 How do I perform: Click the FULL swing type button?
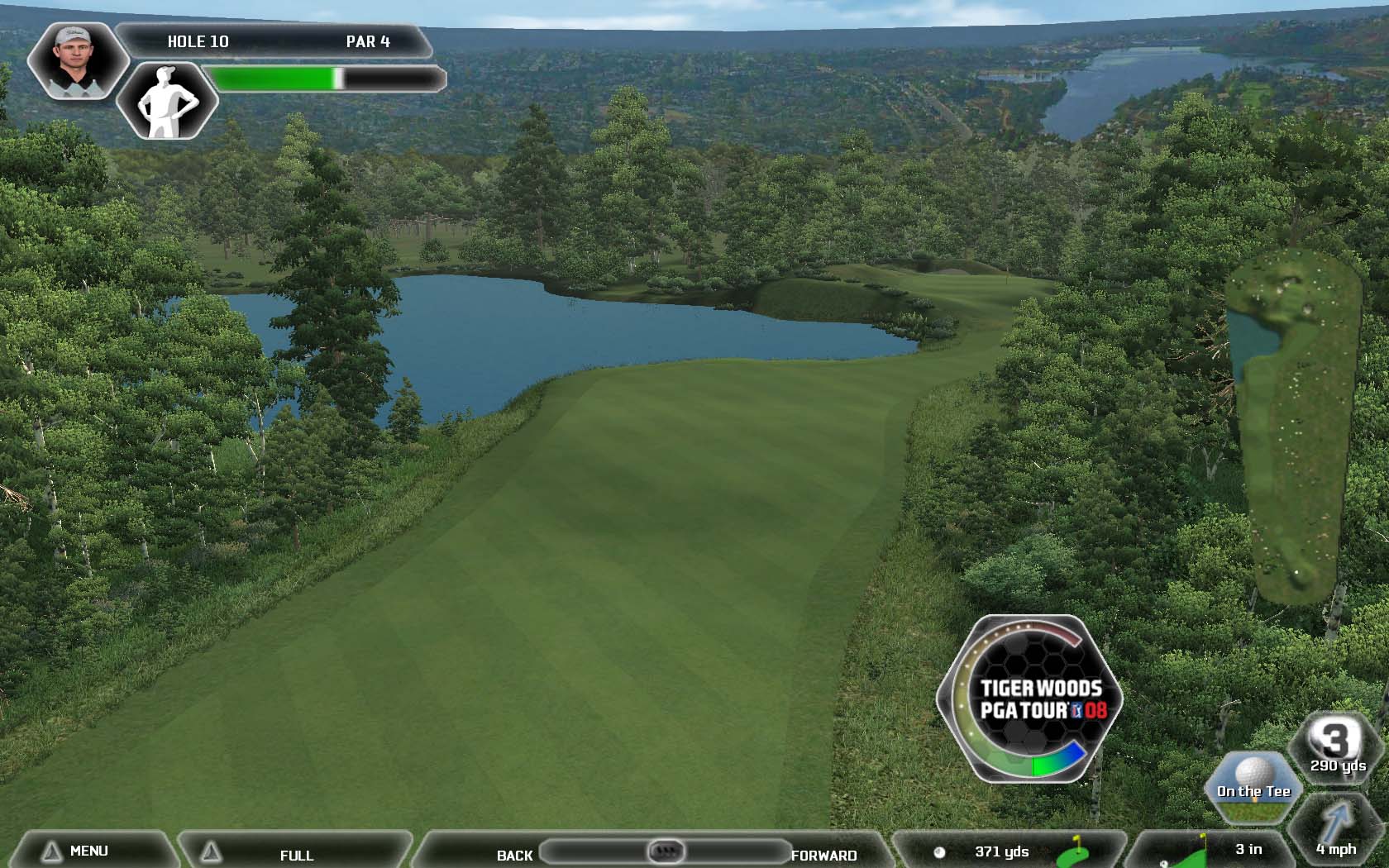point(295,854)
